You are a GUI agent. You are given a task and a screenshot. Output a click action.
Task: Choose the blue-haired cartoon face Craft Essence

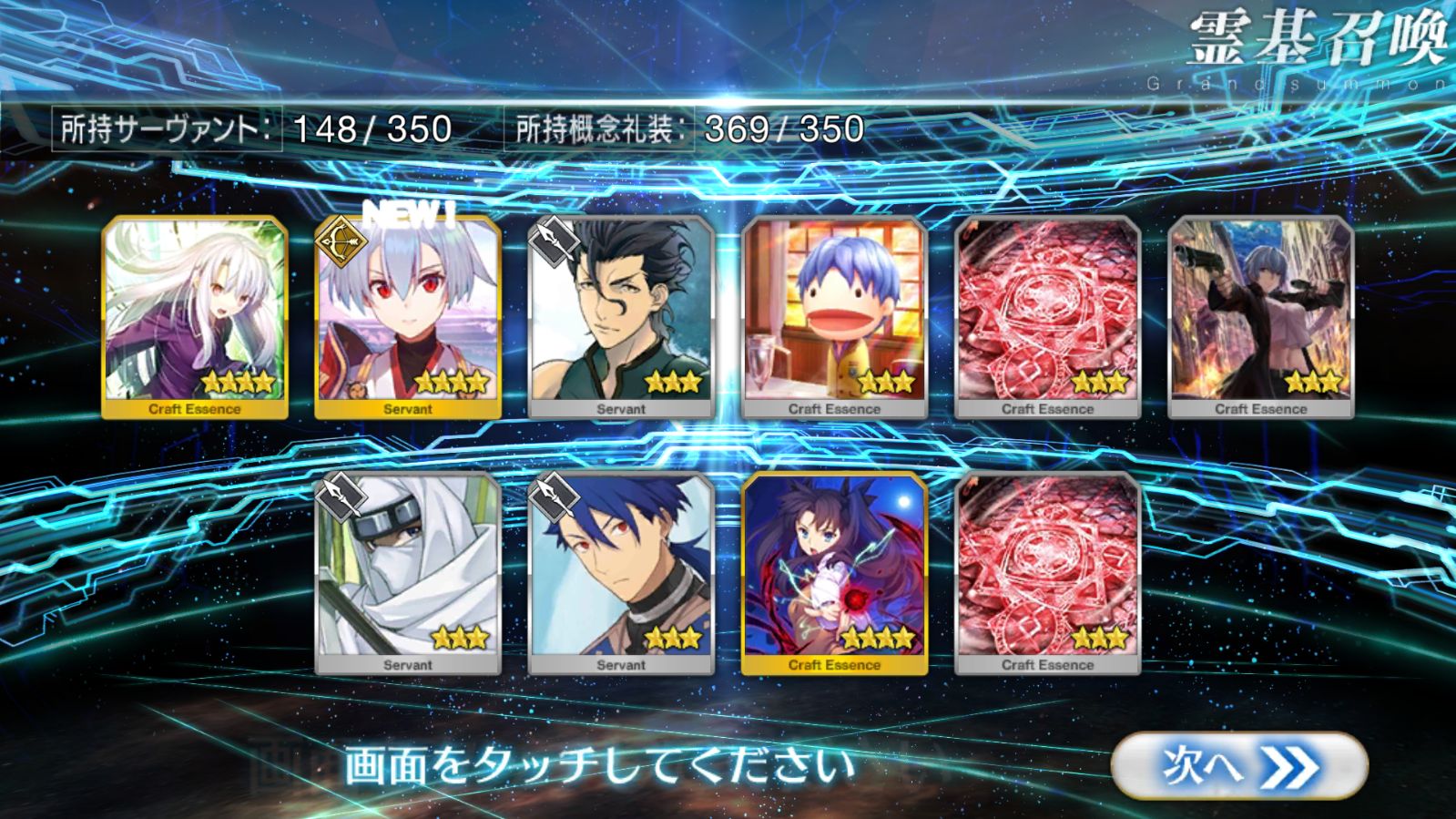tap(834, 317)
